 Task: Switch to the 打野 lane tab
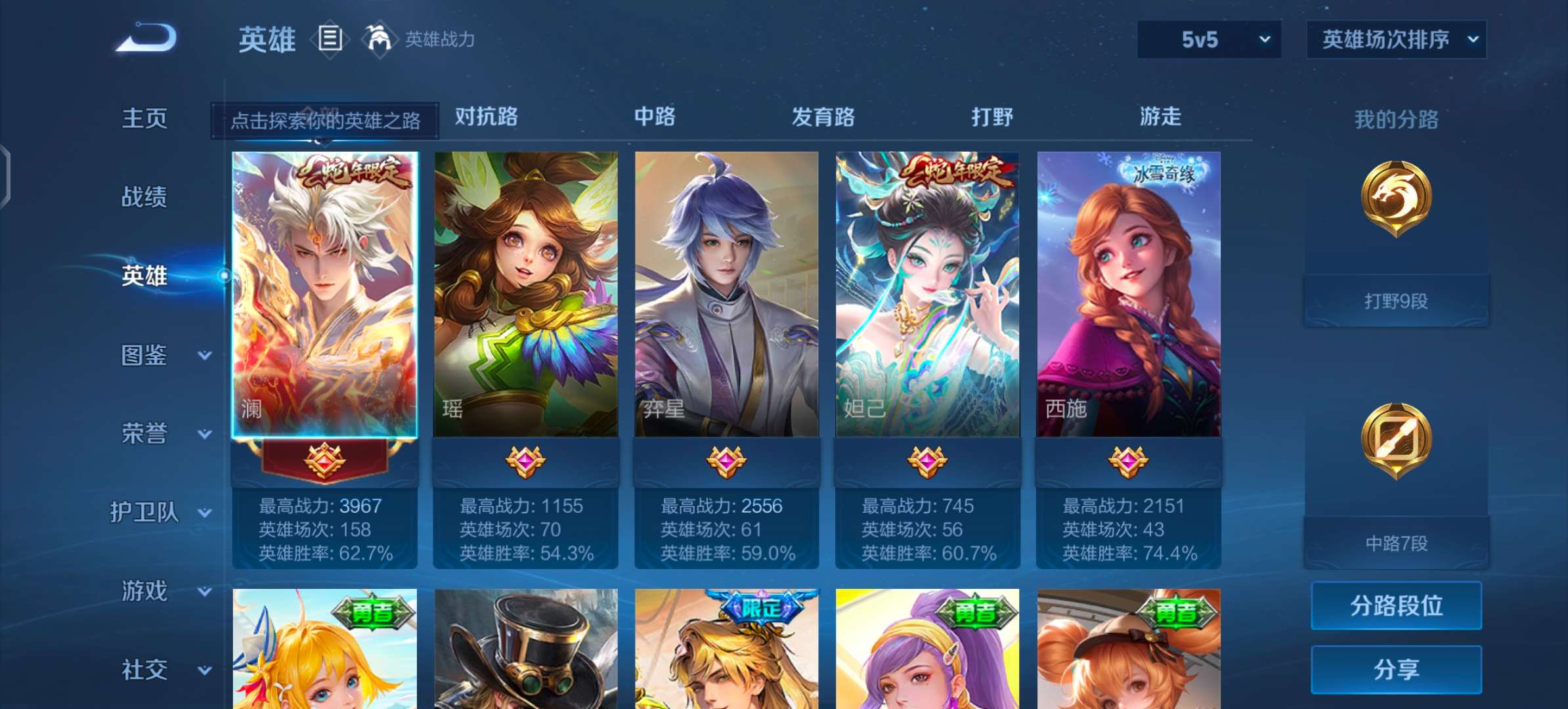tap(992, 117)
